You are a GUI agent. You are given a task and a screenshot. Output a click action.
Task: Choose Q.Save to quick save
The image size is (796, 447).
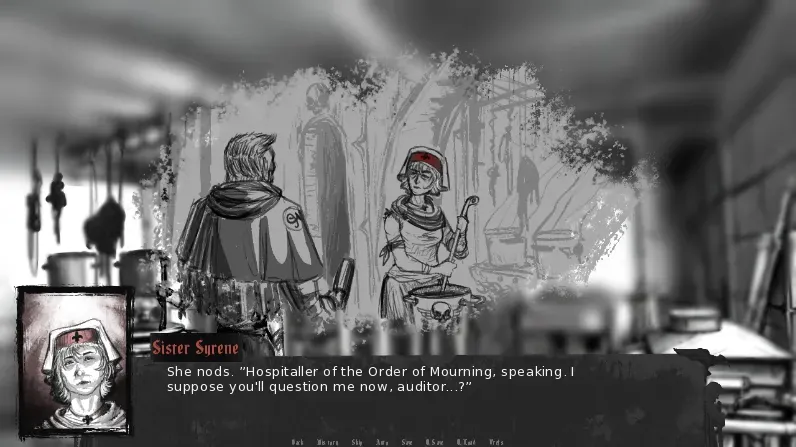pos(435,442)
